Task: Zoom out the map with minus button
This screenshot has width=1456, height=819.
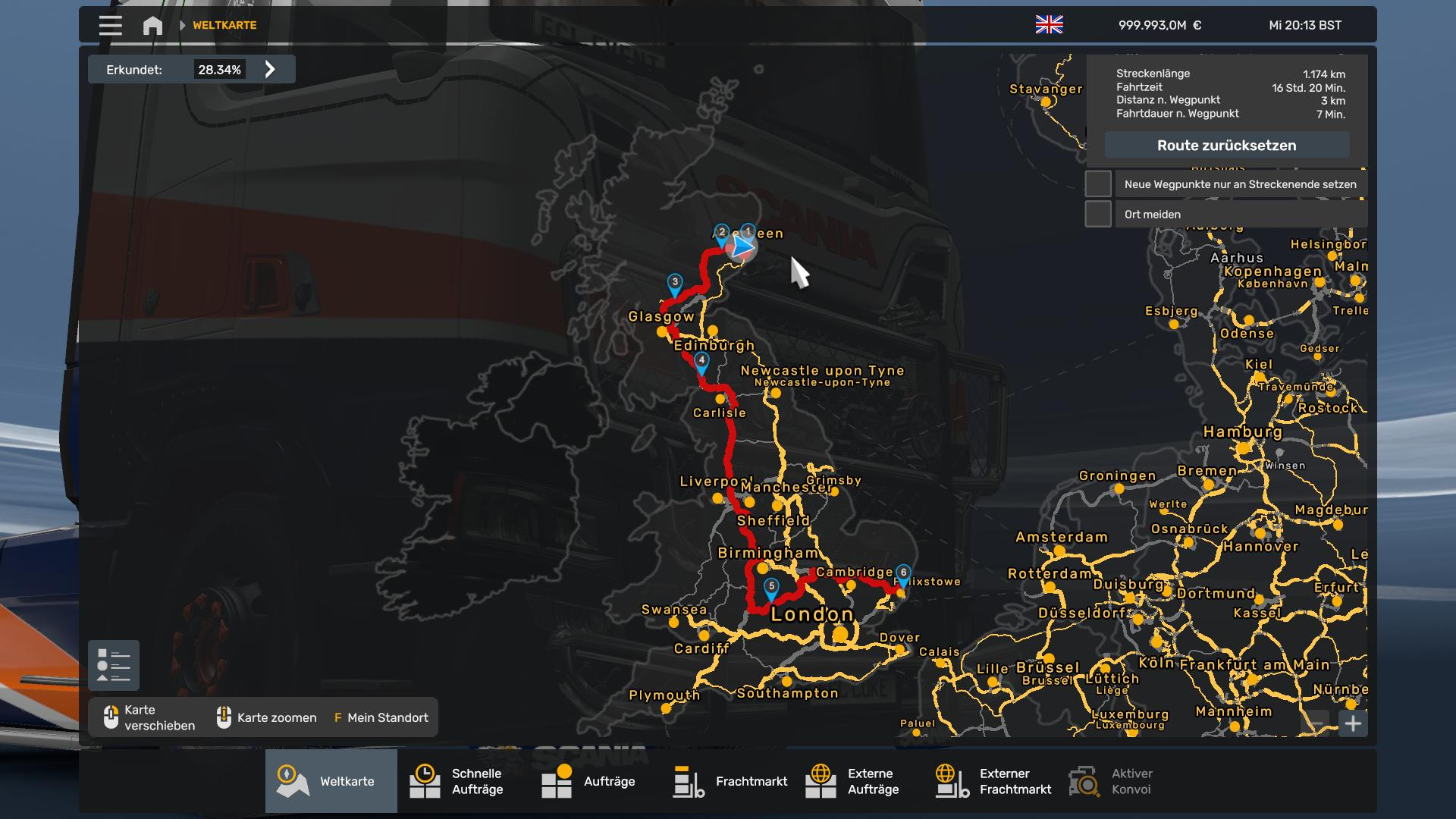Action: [x=1317, y=723]
